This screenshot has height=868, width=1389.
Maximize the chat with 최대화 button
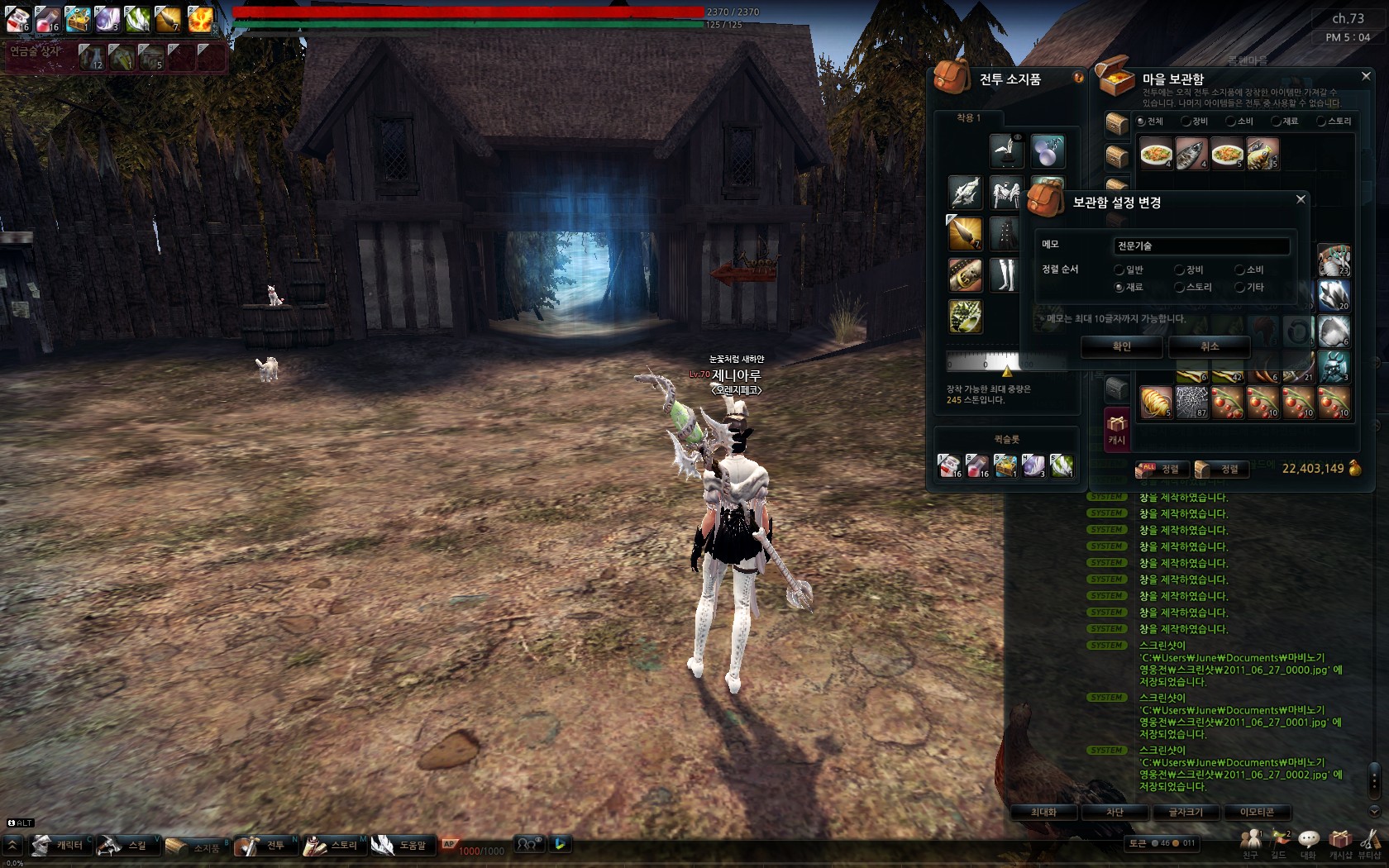[x=1043, y=813]
